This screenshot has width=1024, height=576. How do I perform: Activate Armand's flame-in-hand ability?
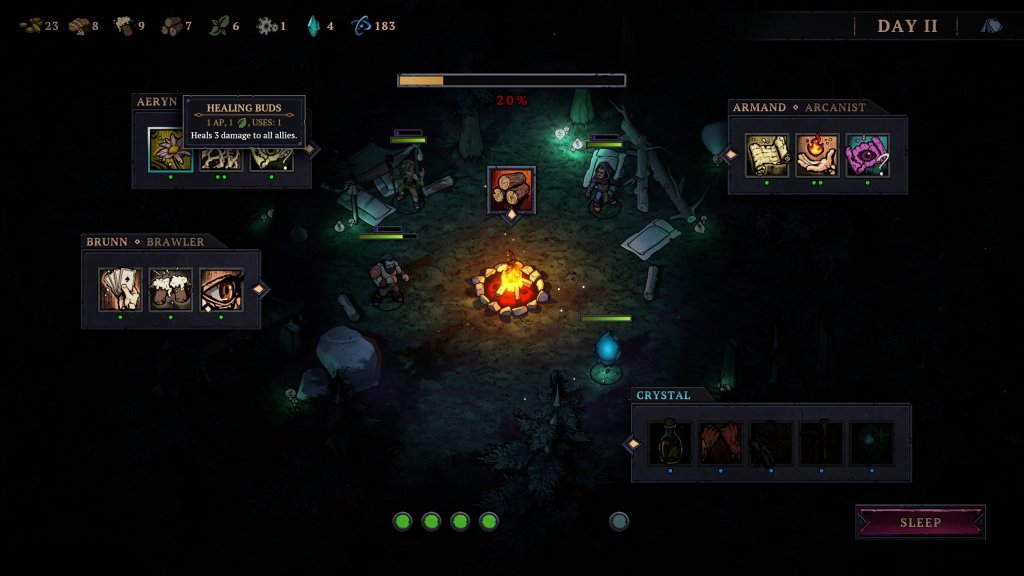[817, 155]
